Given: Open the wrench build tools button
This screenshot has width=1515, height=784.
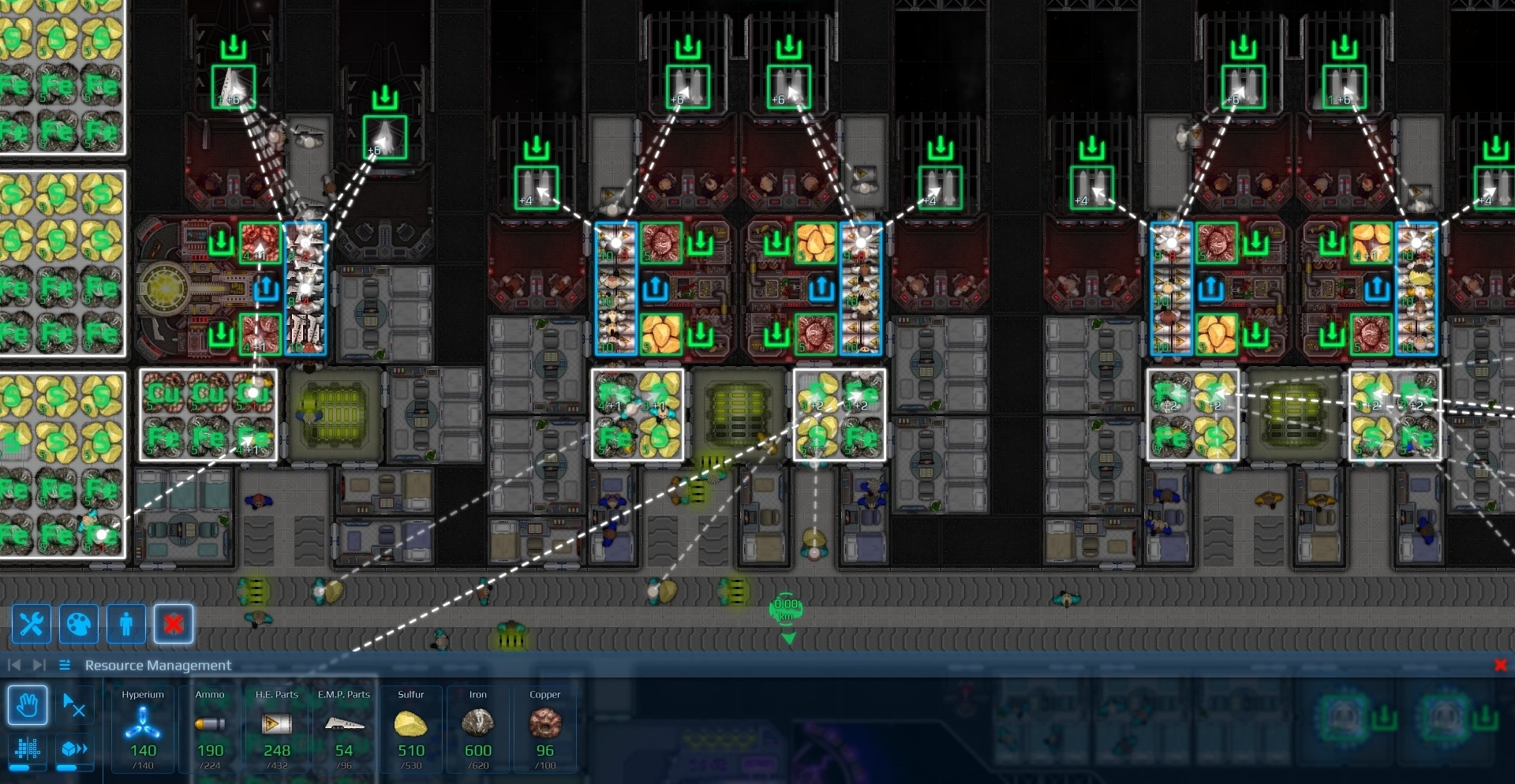Looking at the screenshot, I should (32, 625).
